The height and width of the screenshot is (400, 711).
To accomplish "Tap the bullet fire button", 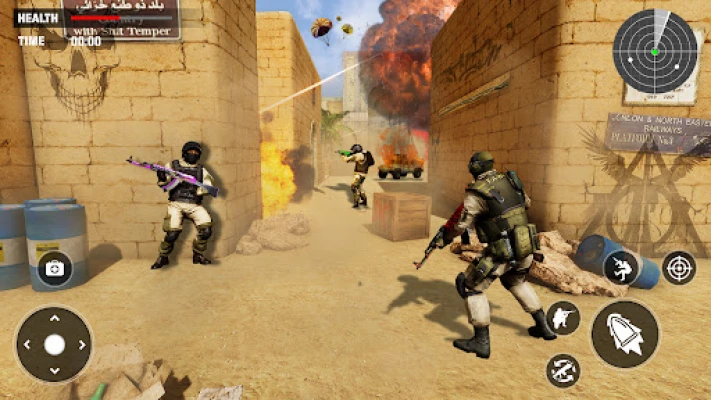I will click(625, 334).
